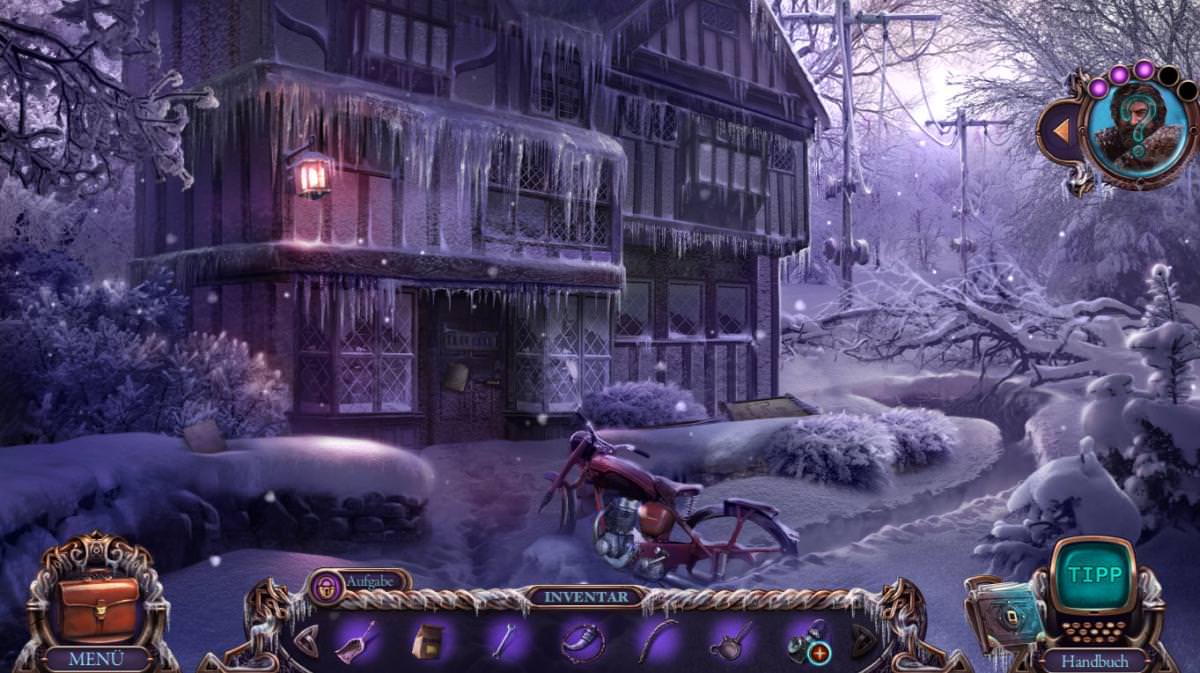
Task: Click the brown leather briefcase icon
Action: pyautogui.click(x=97, y=607)
